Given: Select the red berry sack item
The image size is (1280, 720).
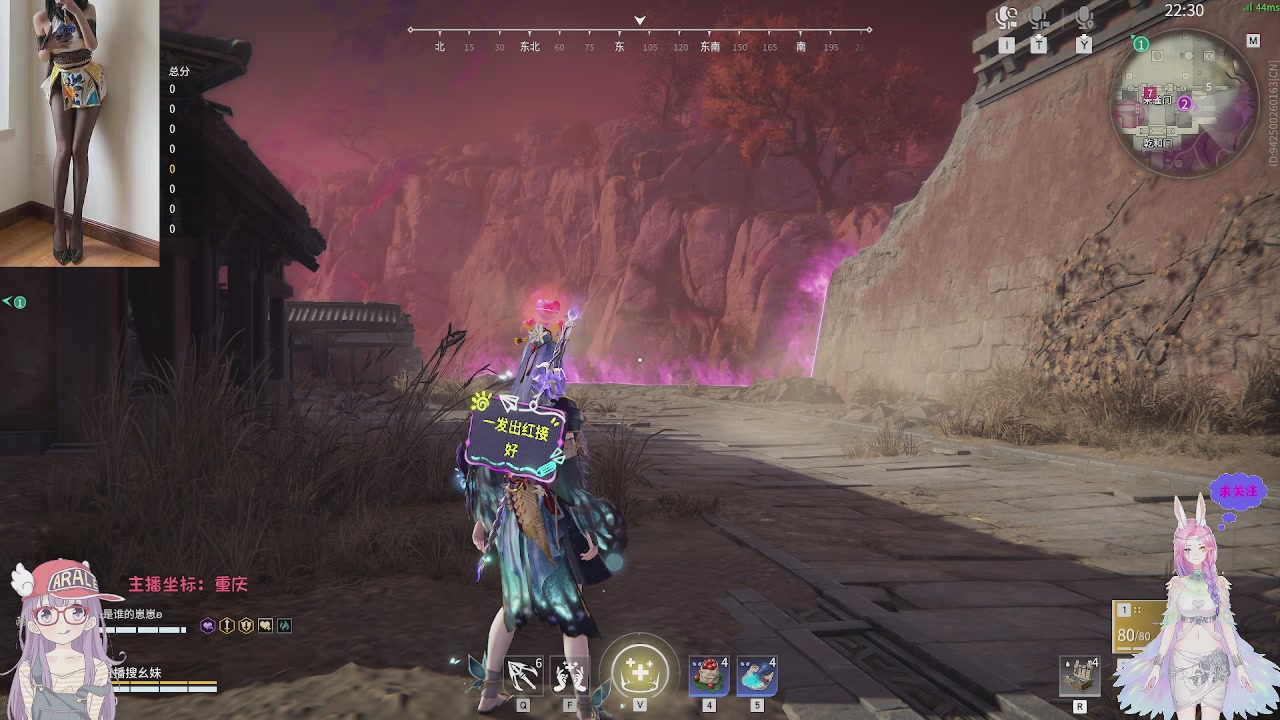Looking at the screenshot, I should (x=709, y=676).
